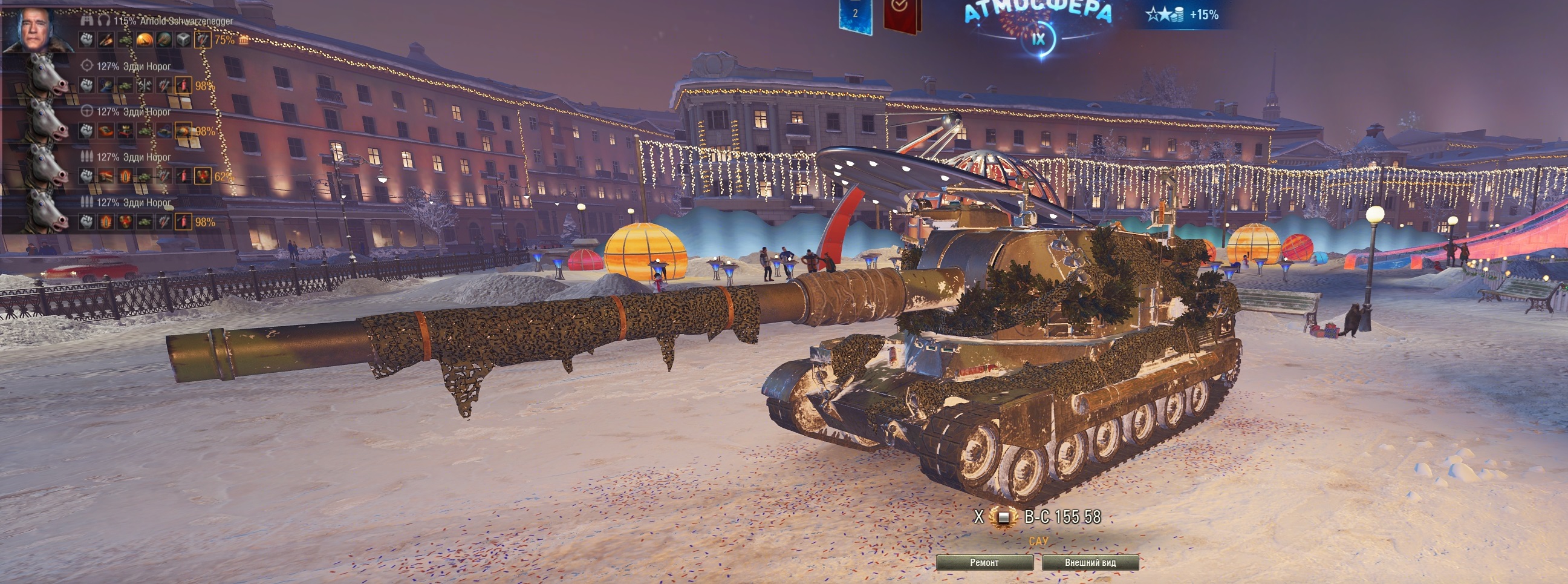View the commander's dice cube skill
The height and width of the screenshot is (584, 1568).
point(183,40)
